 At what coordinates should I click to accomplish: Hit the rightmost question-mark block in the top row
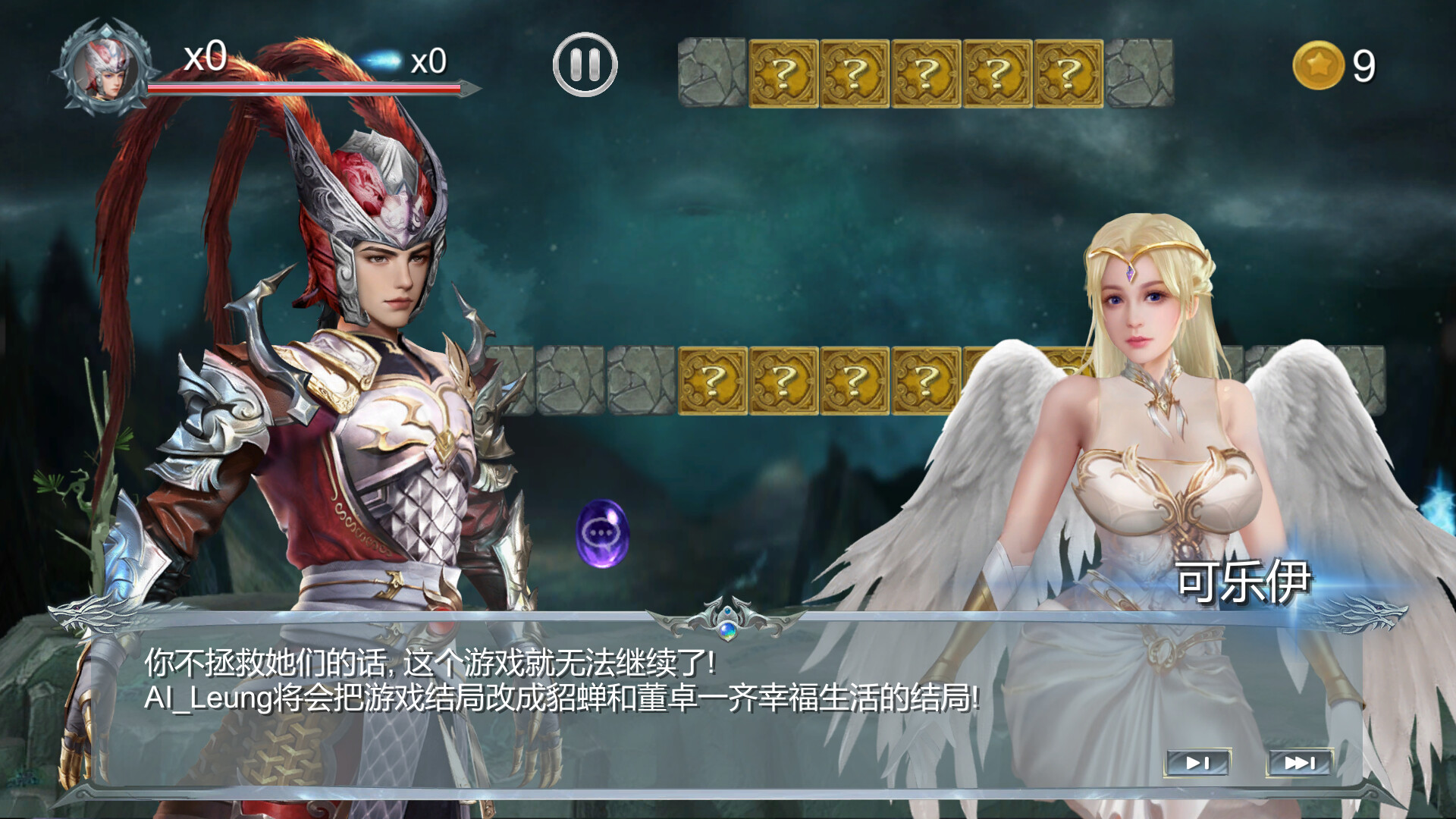[1069, 72]
